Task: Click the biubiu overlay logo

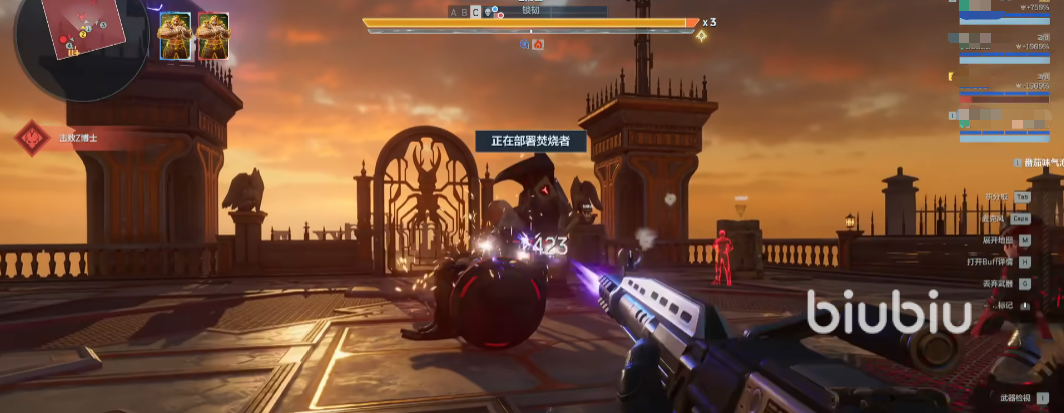Action: pos(888,313)
